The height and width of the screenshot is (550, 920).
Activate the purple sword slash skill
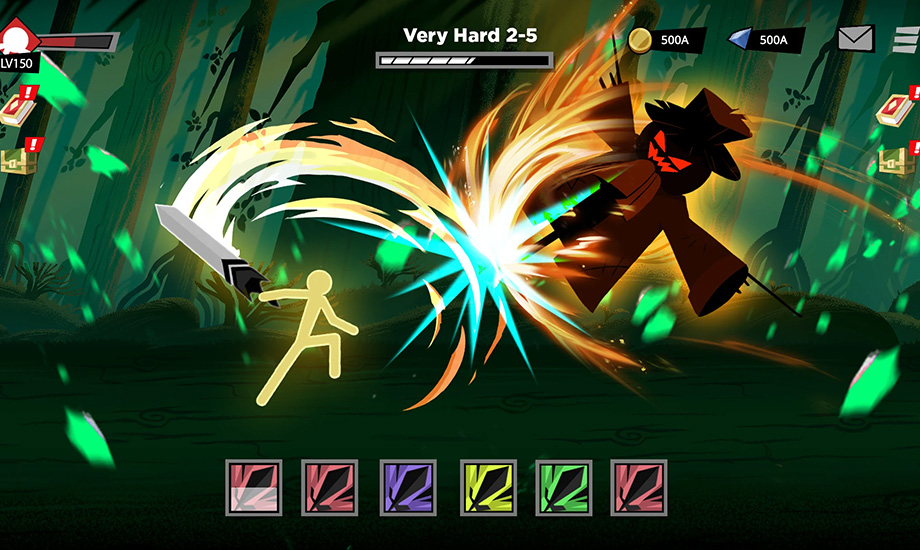click(408, 487)
